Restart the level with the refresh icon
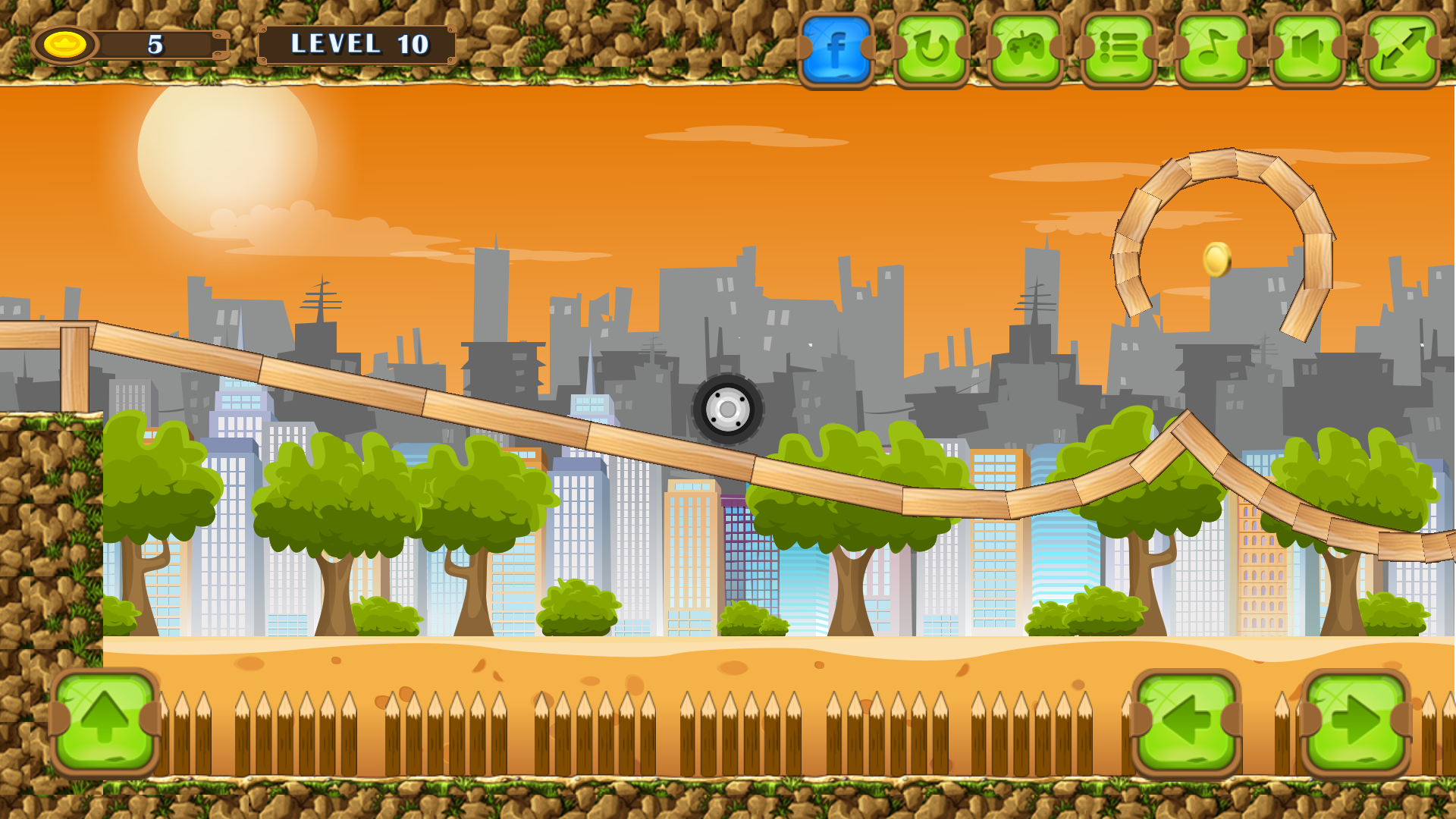This screenshot has width=1456, height=819. [931, 47]
